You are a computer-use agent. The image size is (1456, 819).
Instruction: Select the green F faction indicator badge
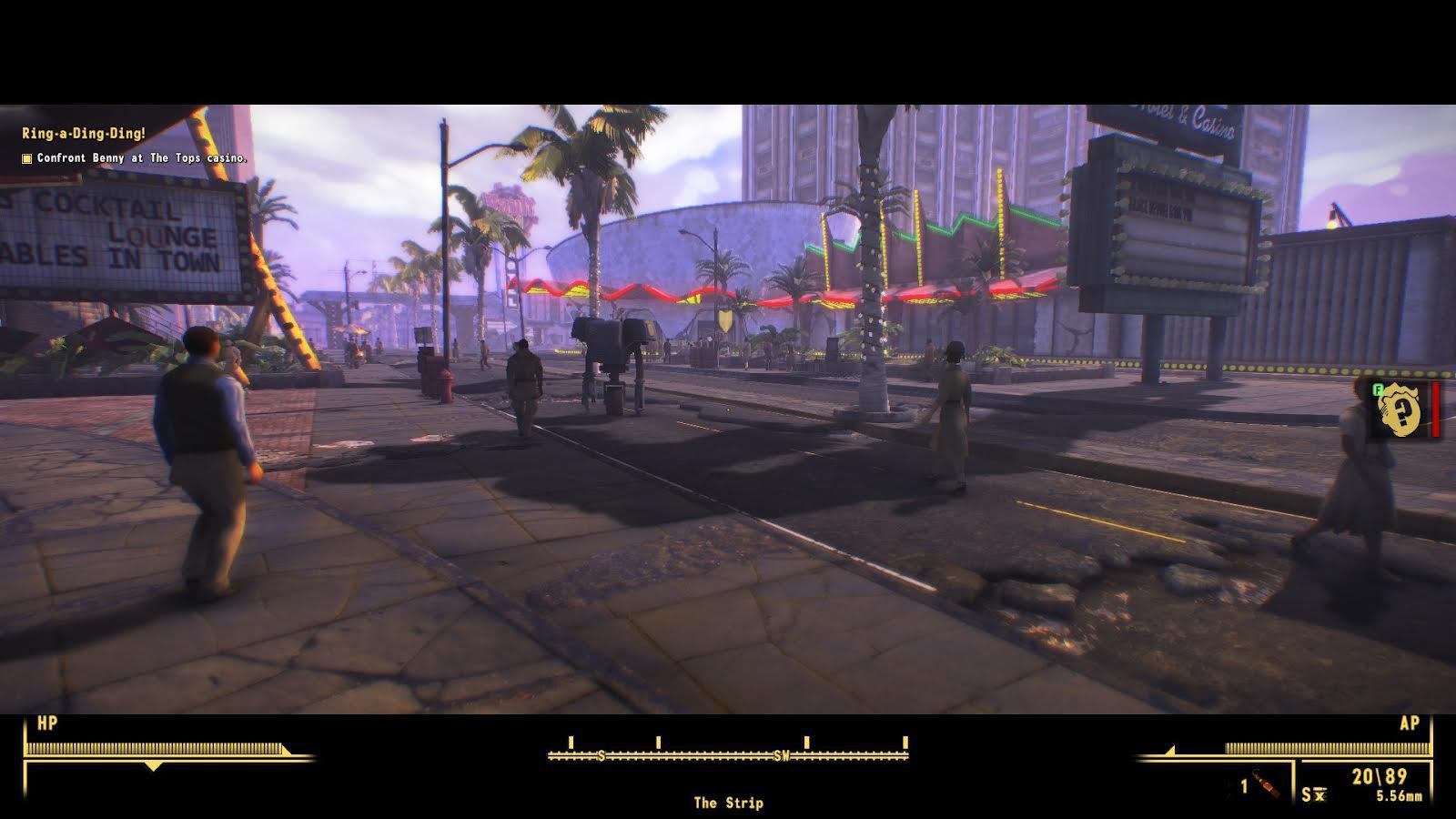pyautogui.click(x=1376, y=389)
